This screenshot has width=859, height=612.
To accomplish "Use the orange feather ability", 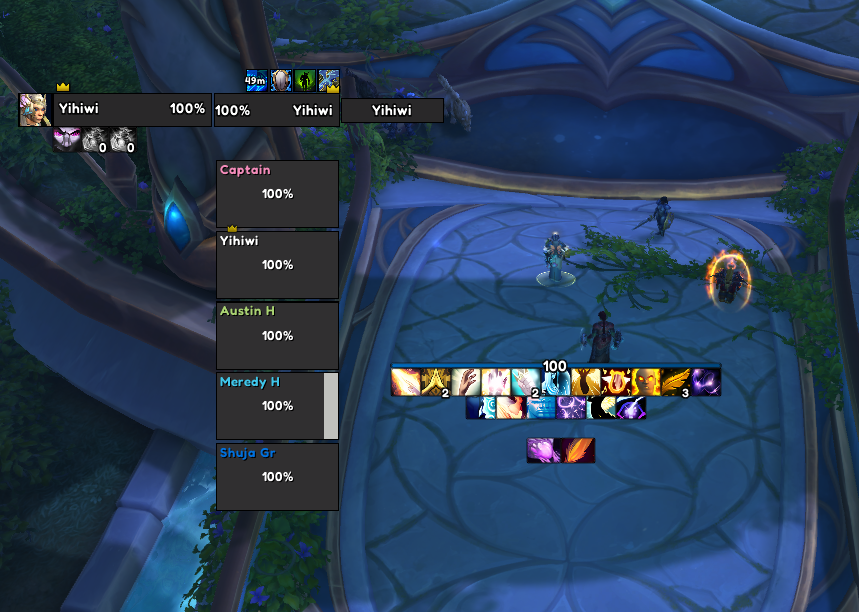I will [578, 450].
